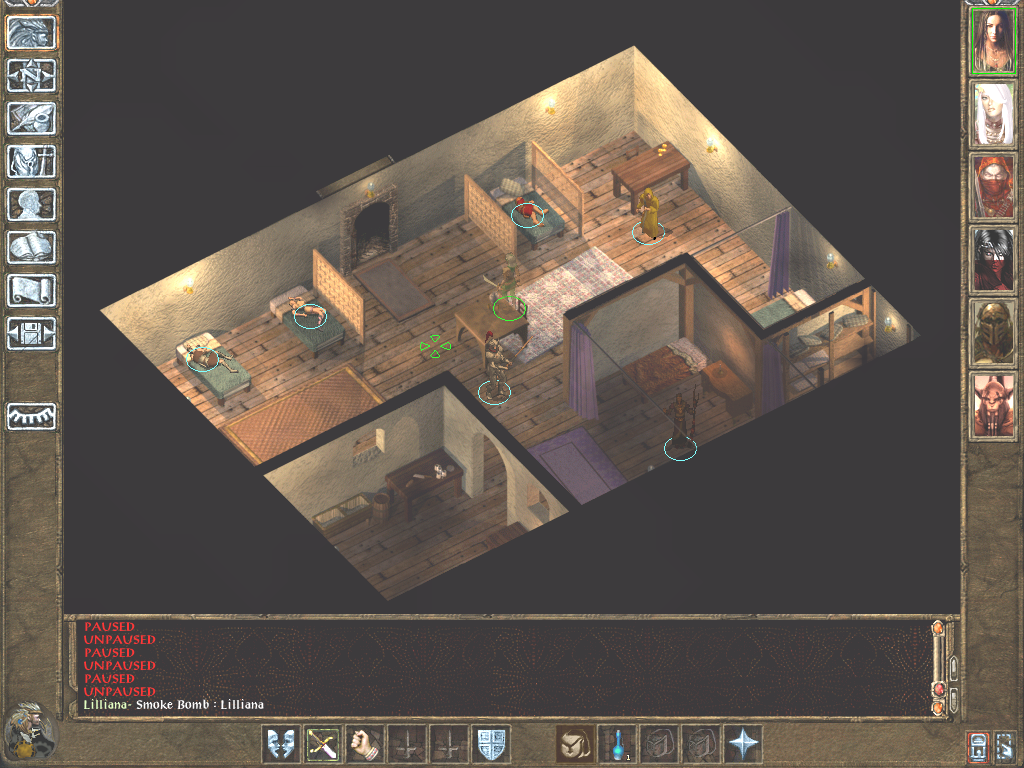Viewport: 1024px width, 768px height.
Task: Use the blue potion quick item
Action: coord(618,744)
